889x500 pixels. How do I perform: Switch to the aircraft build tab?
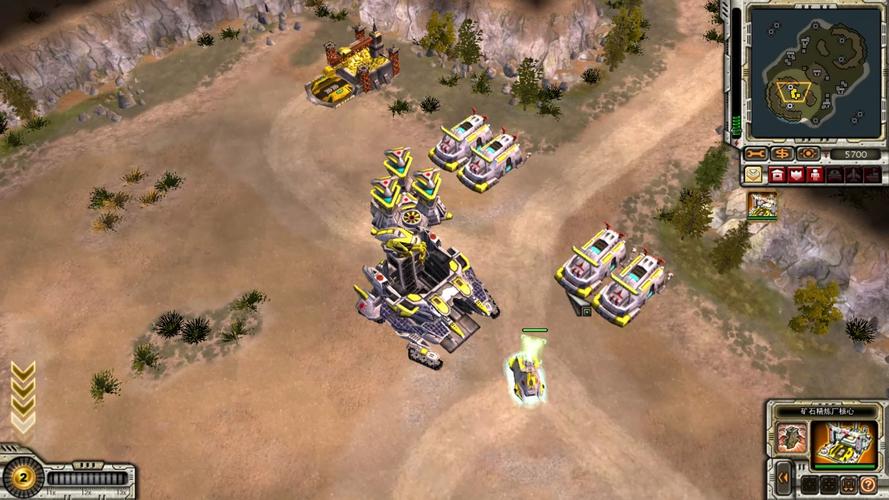point(852,174)
